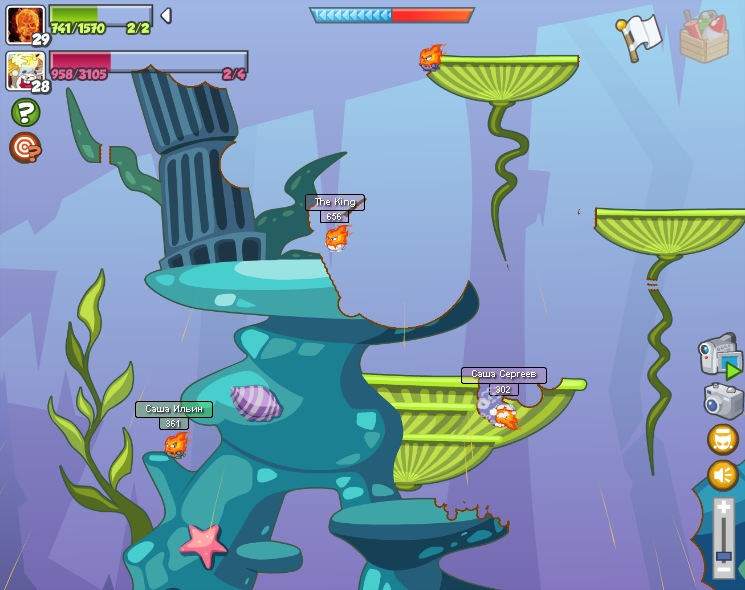The image size is (745, 590).
Task: Open the weapons crate inventory
Action: coord(704,37)
